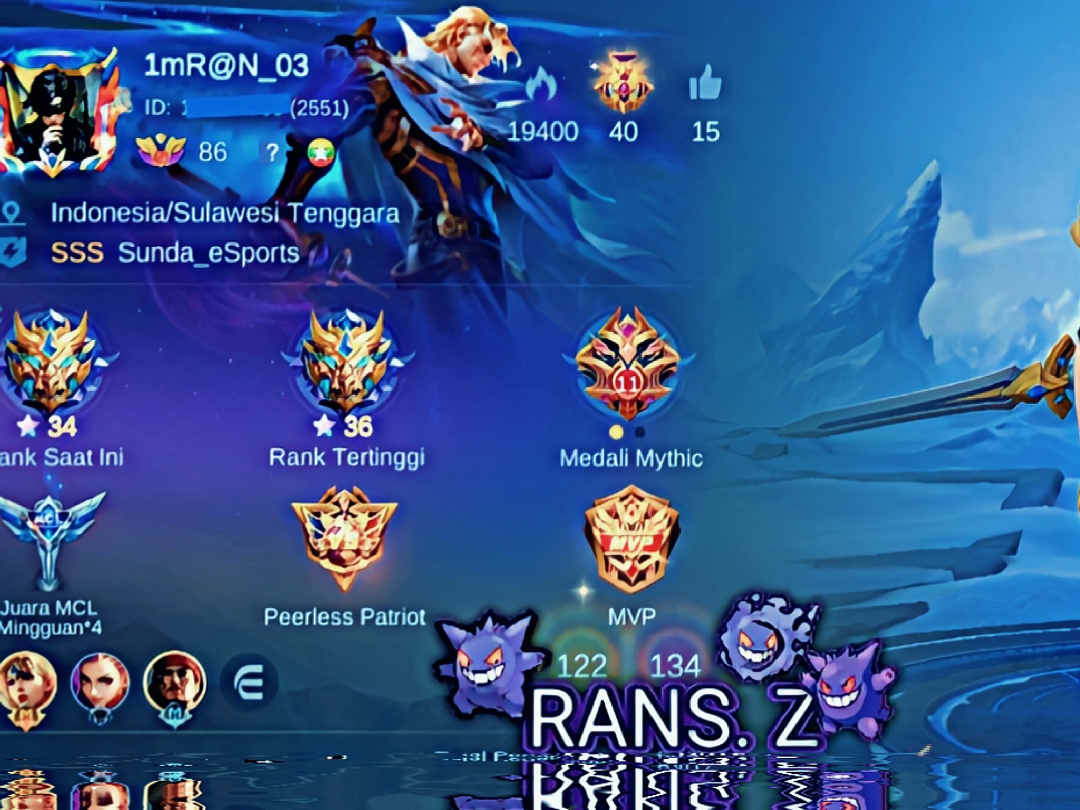This screenshot has width=1080, height=810.
Task: Open the Rank Saat Ini badge
Action: [51, 362]
